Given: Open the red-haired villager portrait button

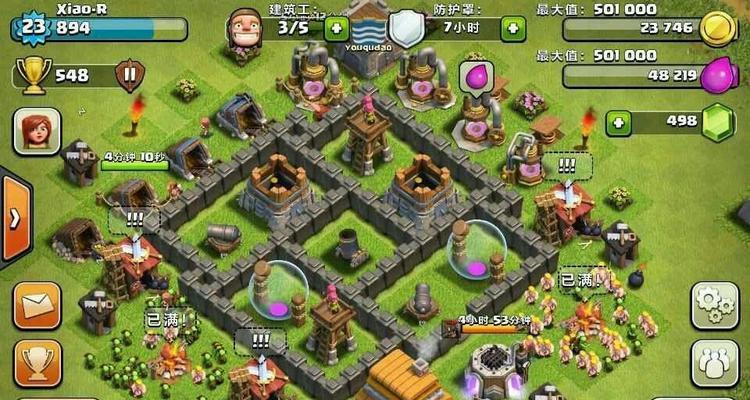Looking at the screenshot, I should pos(37,132).
